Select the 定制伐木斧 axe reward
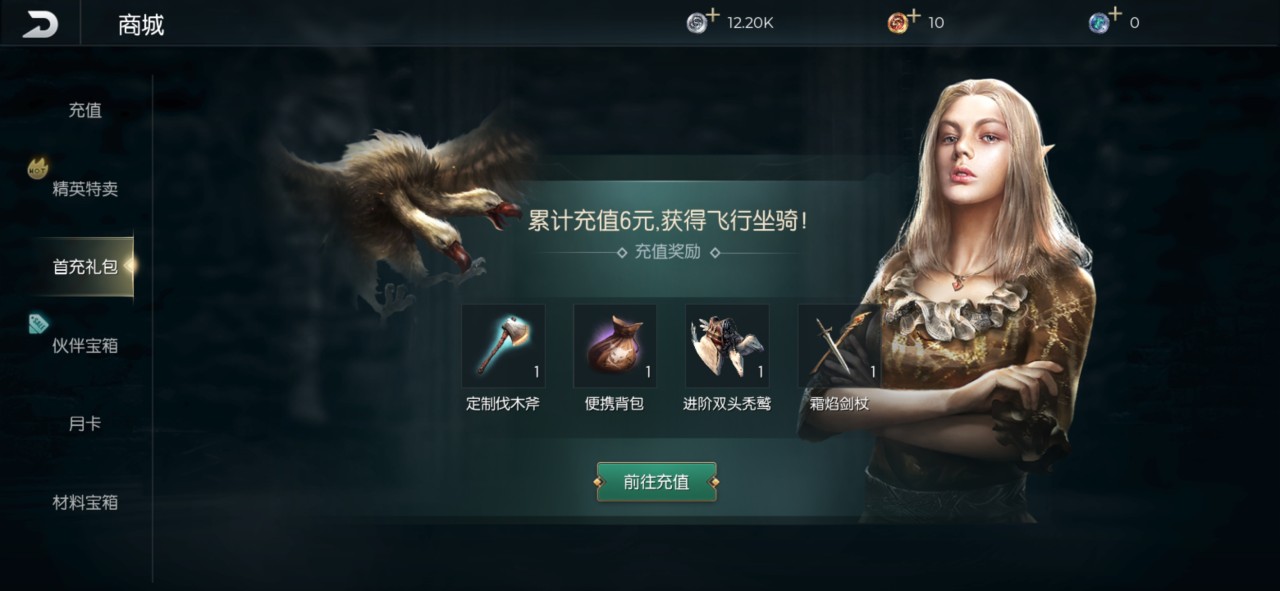Viewport: 1280px width, 591px height. (503, 346)
